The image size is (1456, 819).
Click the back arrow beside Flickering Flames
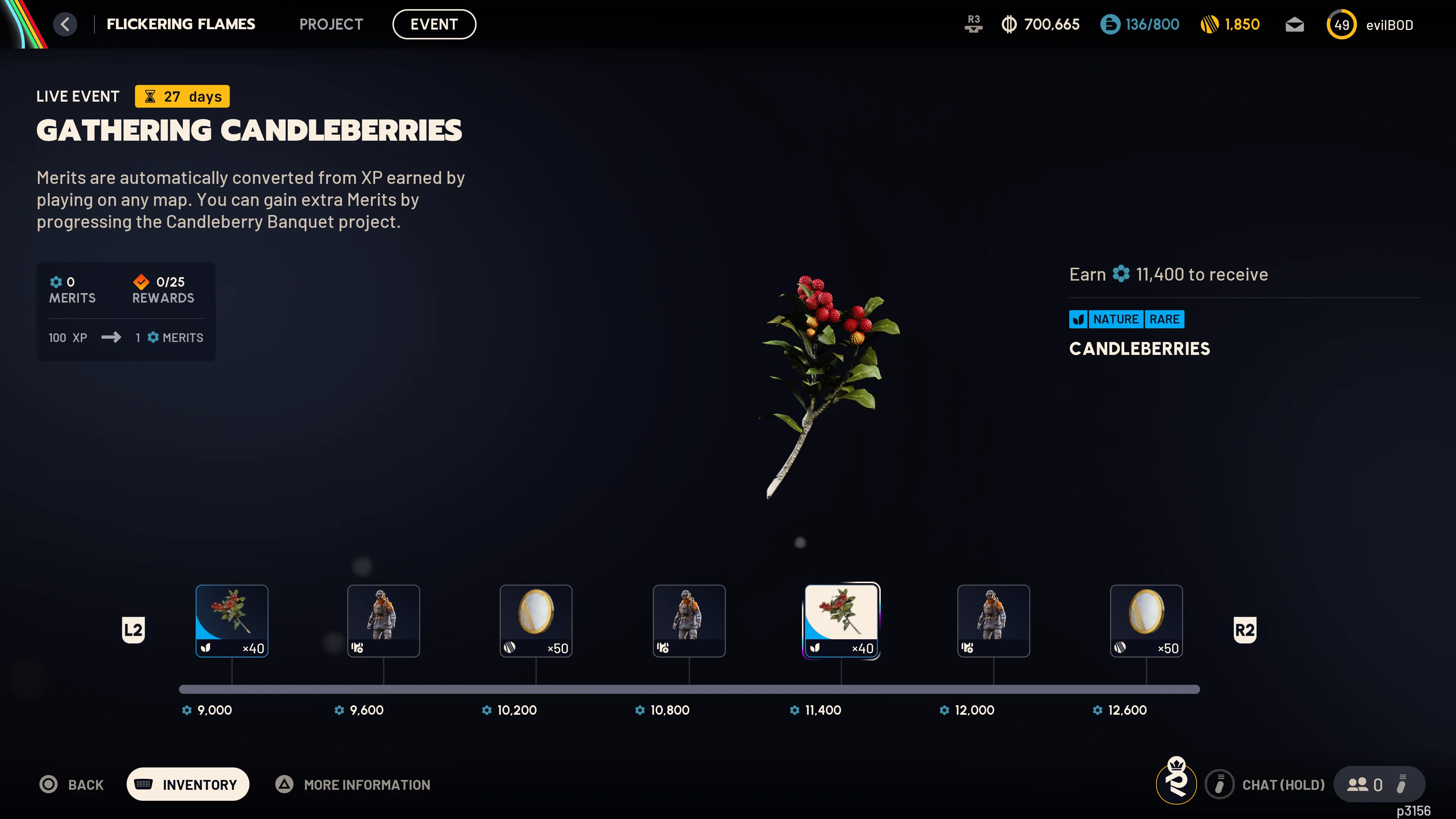tap(65, 24)
